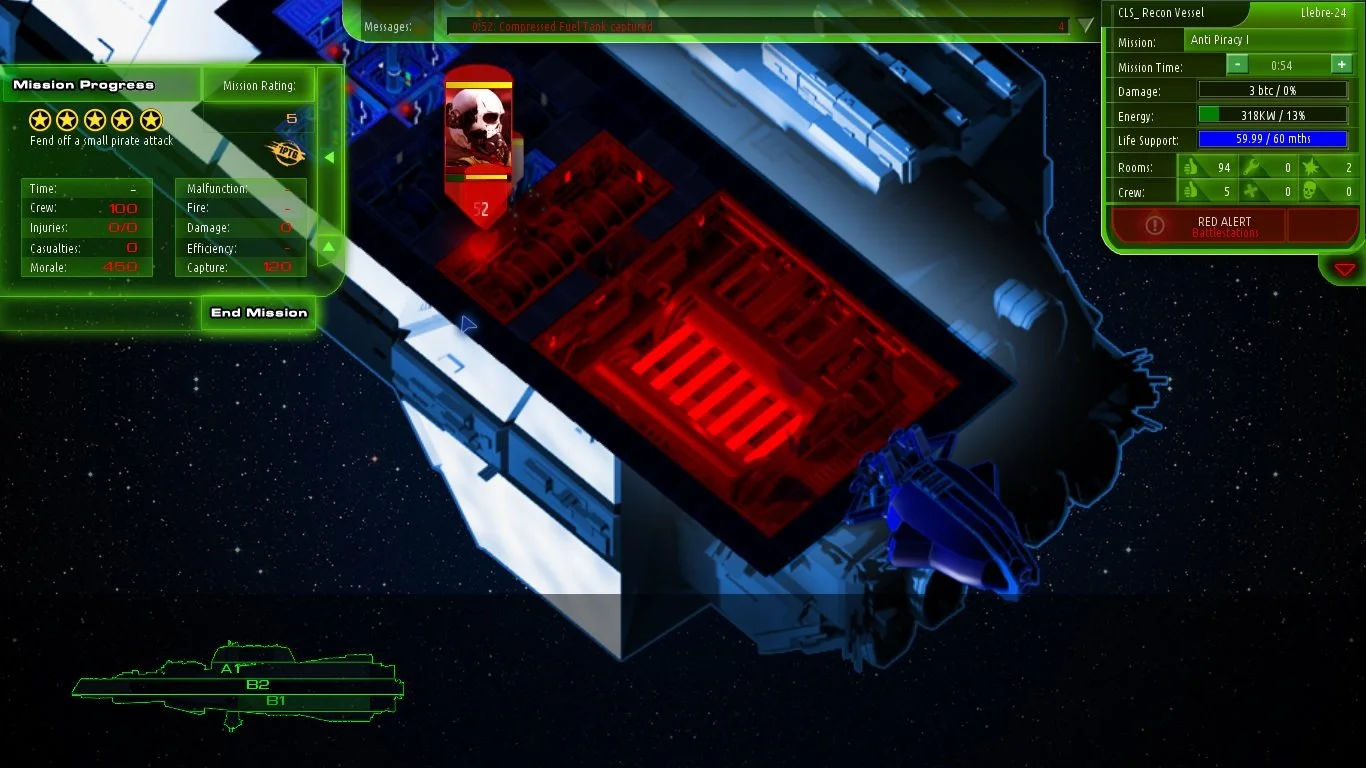1366x768 pixels.
Task: Click the skull enemy crew counter icon
Action: pos(1308,190)
